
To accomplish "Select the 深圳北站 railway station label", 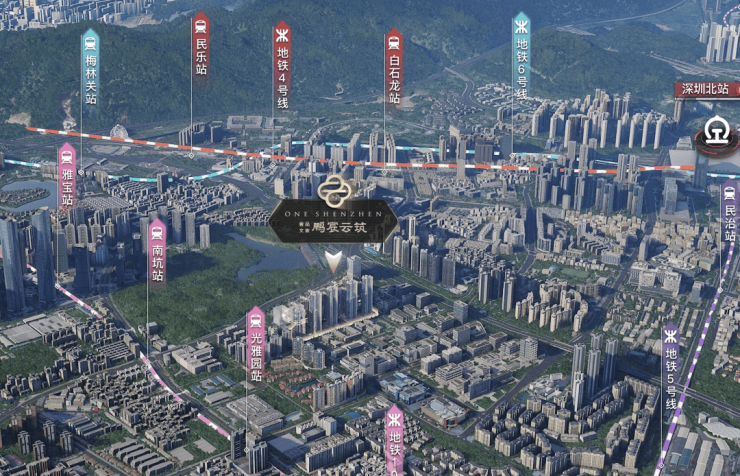I will pos(703,89).
